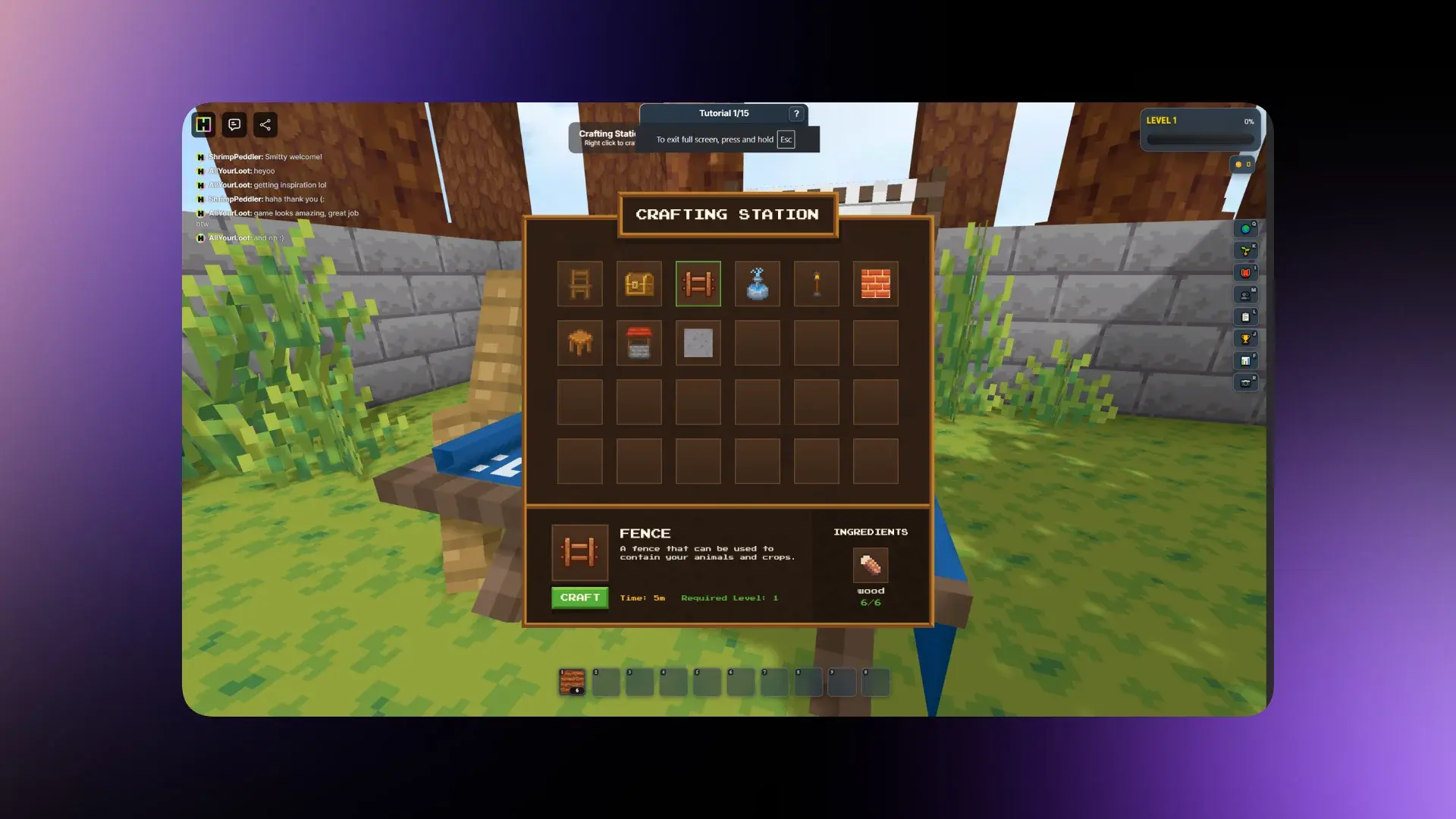Screen dimensions: 1456x819
Task: View achievements via the trophy icon
Action: tap(1246, 338)
